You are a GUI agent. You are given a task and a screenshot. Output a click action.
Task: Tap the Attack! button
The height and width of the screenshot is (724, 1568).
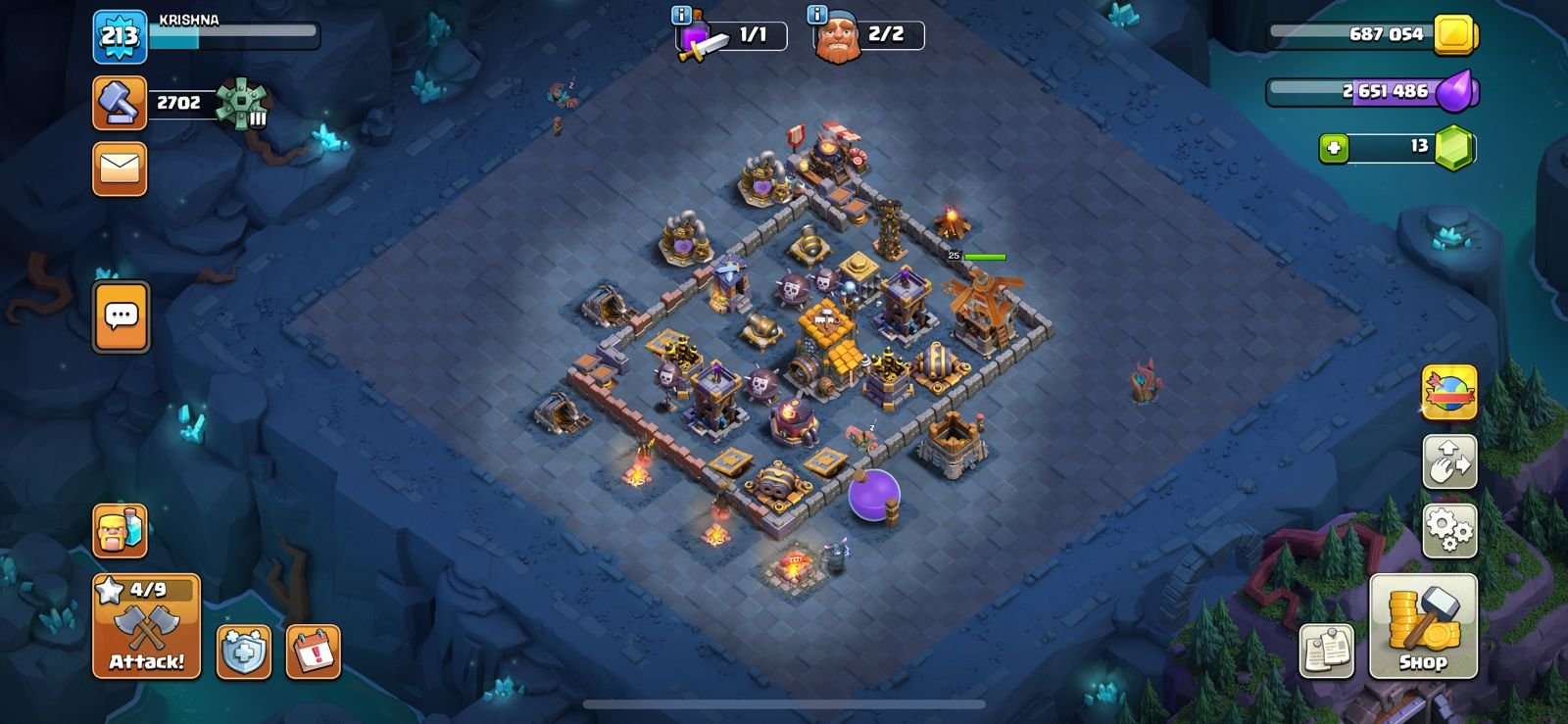[146, 626]
